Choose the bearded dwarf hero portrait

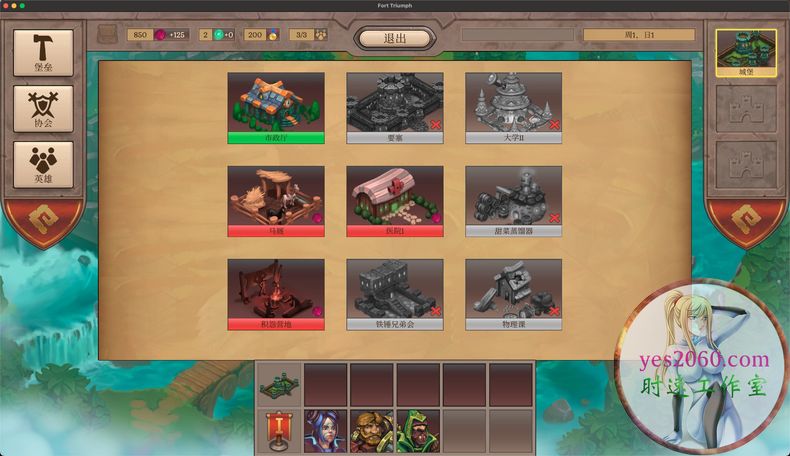point(371,430)
